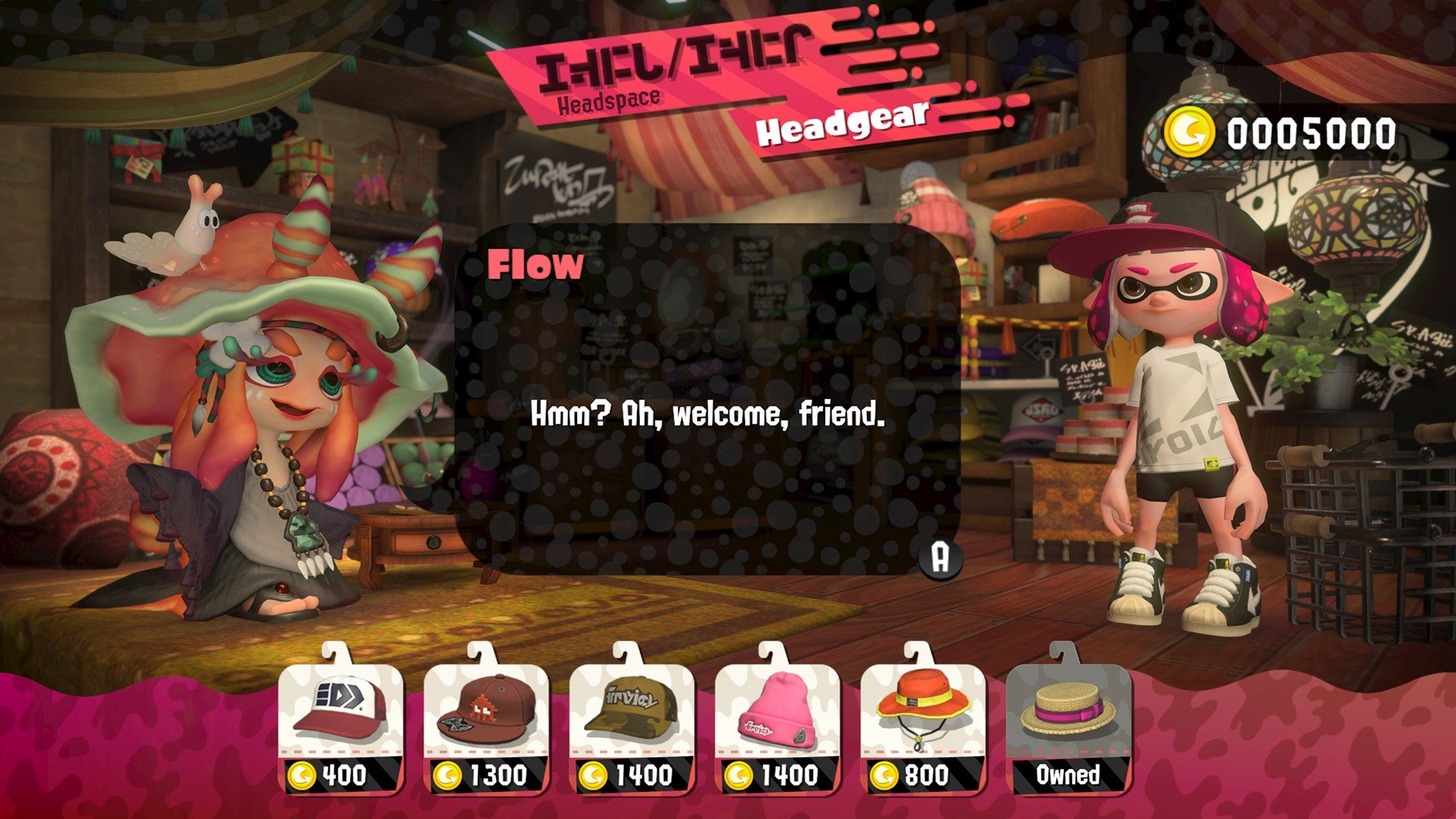Click the 0005000 coin balance display
Image resolution: width=1456 pixels, height=819 pixels.
coord(1312,133)
